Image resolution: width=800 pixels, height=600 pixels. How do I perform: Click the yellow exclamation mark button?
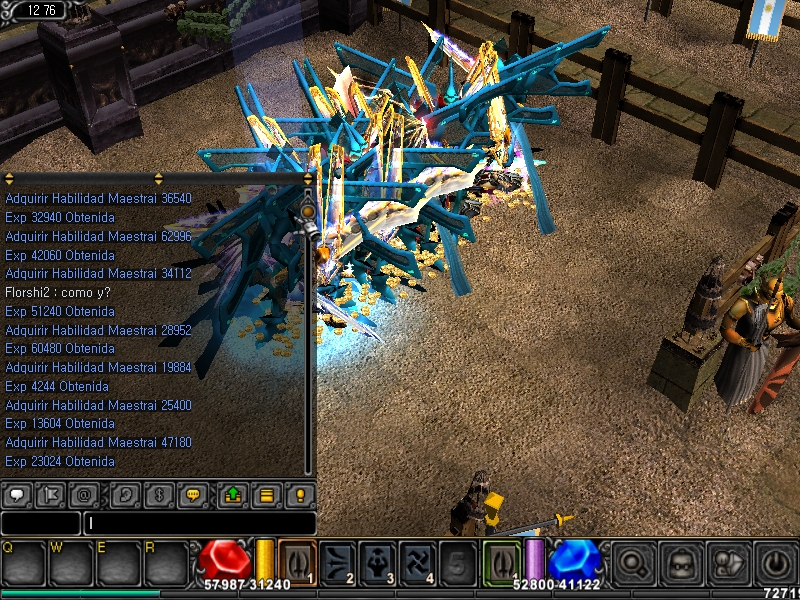(299, 495)
